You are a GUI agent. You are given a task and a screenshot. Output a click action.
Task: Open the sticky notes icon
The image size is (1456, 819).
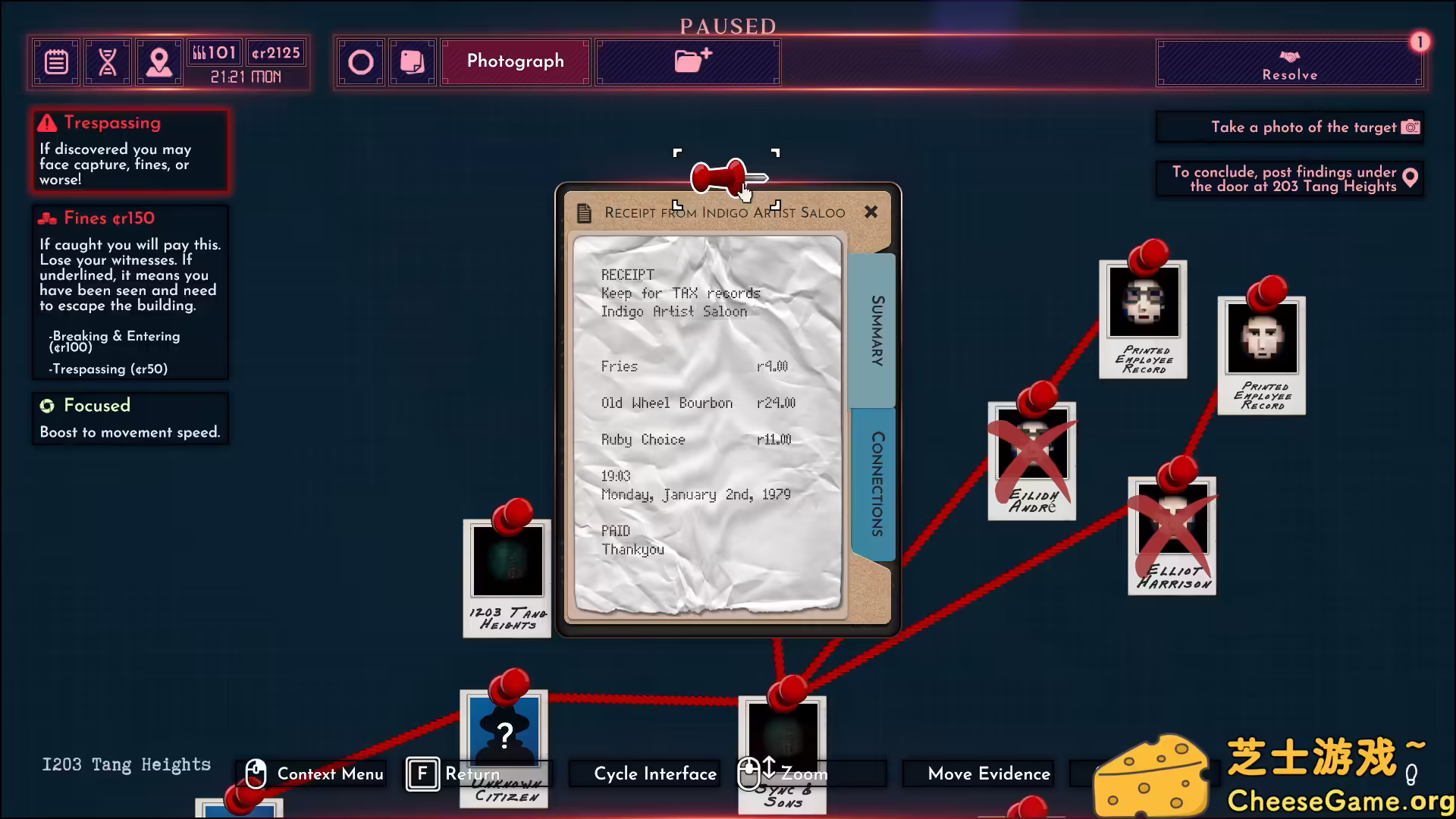pos(412,61)
